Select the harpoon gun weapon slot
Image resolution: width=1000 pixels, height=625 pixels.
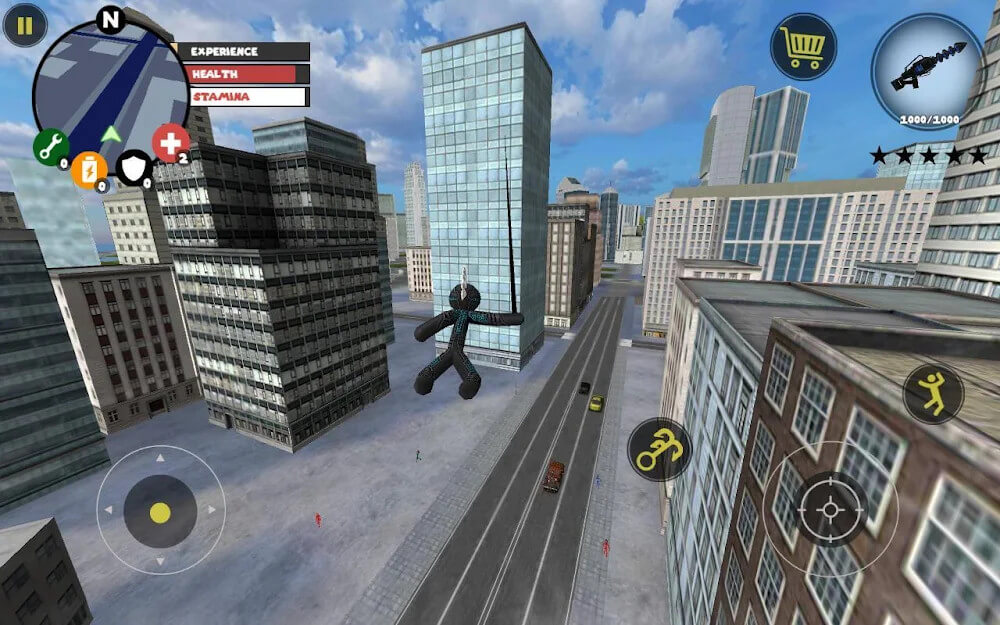click(x=927, y=70)
